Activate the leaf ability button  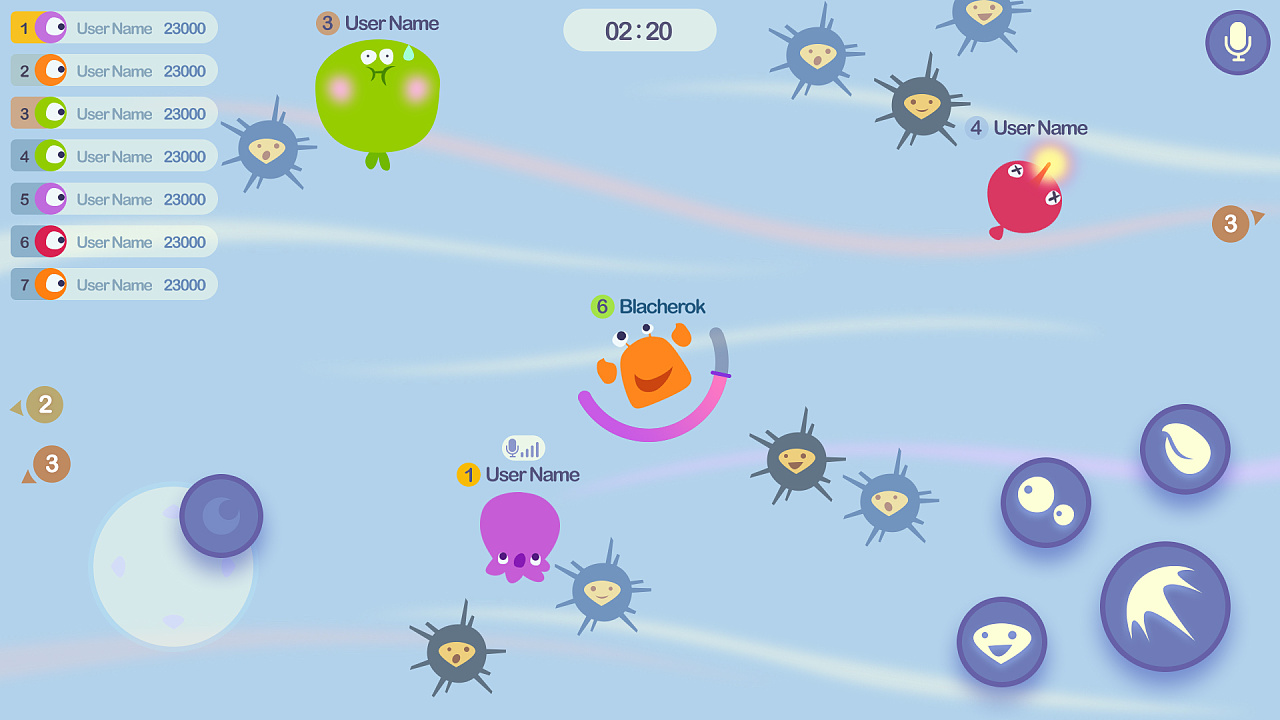point(1185,449)
